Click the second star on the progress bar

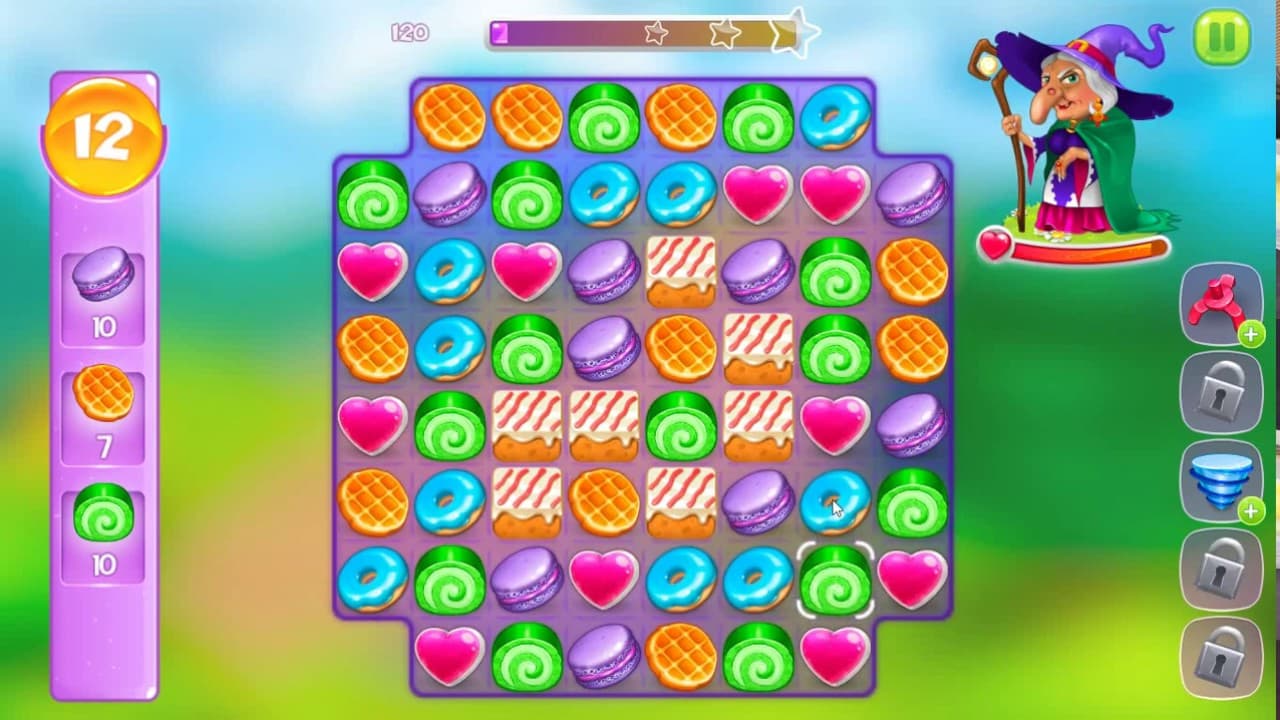tap(722, 33)
